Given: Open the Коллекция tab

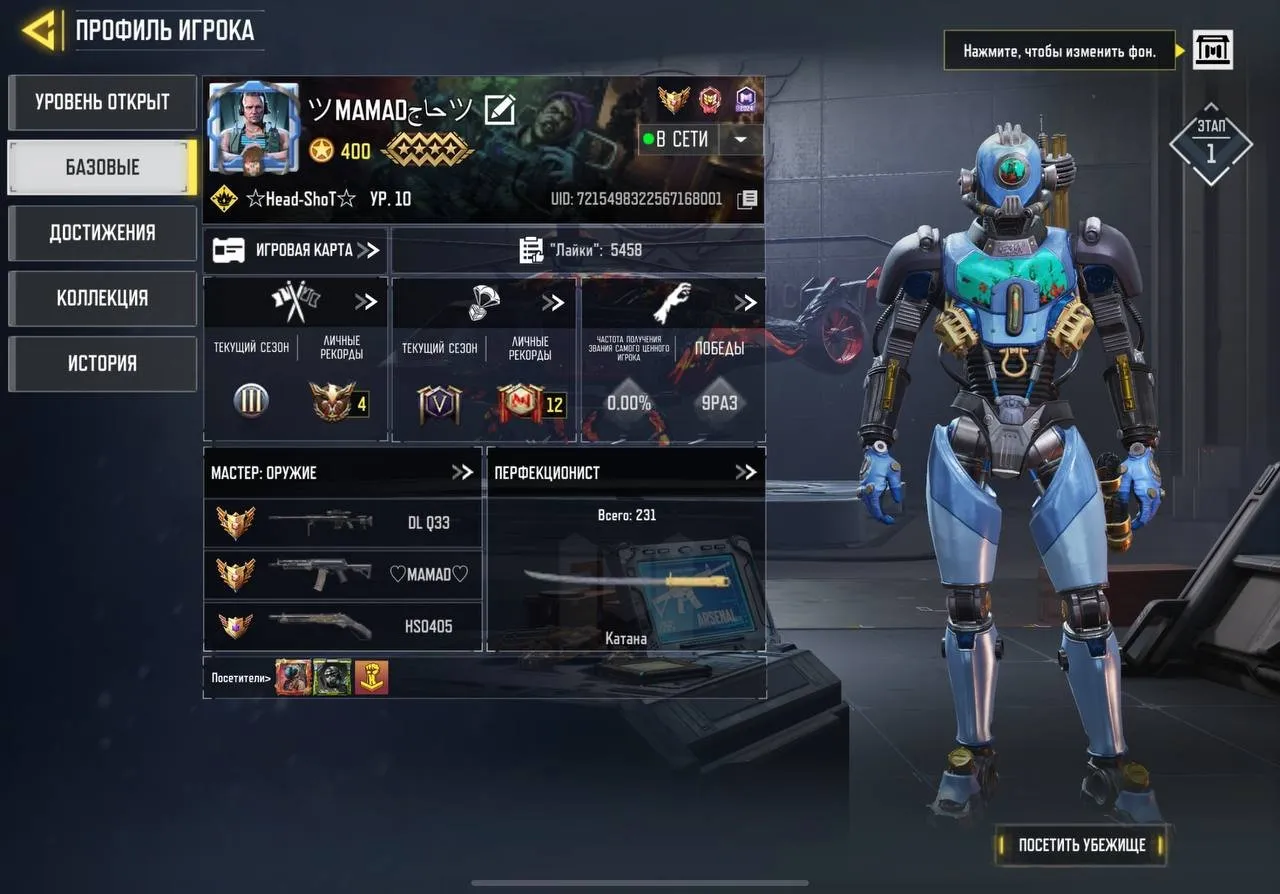Looking at the screenshot, I should [101, 298].
